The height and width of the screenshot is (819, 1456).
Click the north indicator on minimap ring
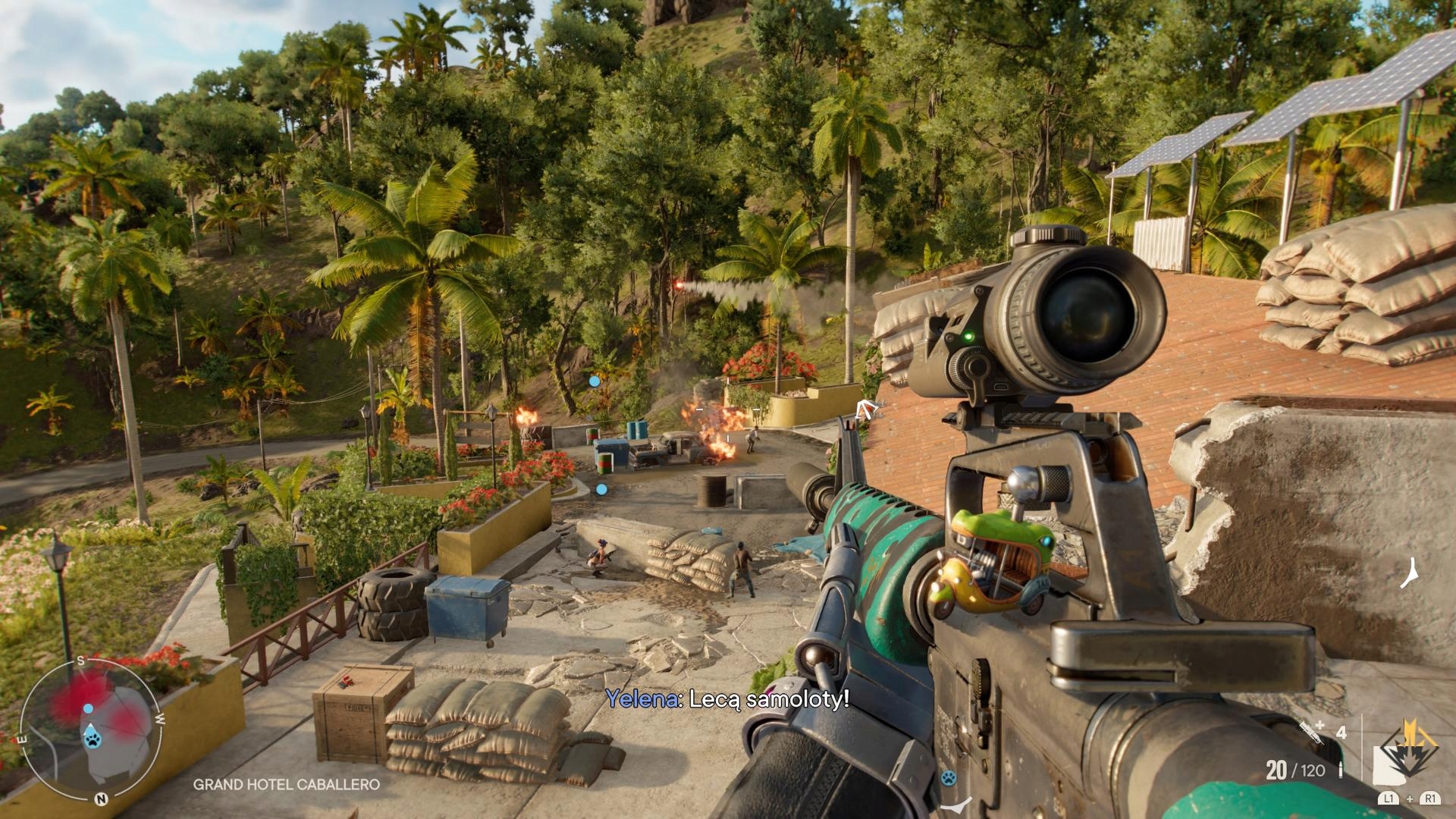click(101, 799)
